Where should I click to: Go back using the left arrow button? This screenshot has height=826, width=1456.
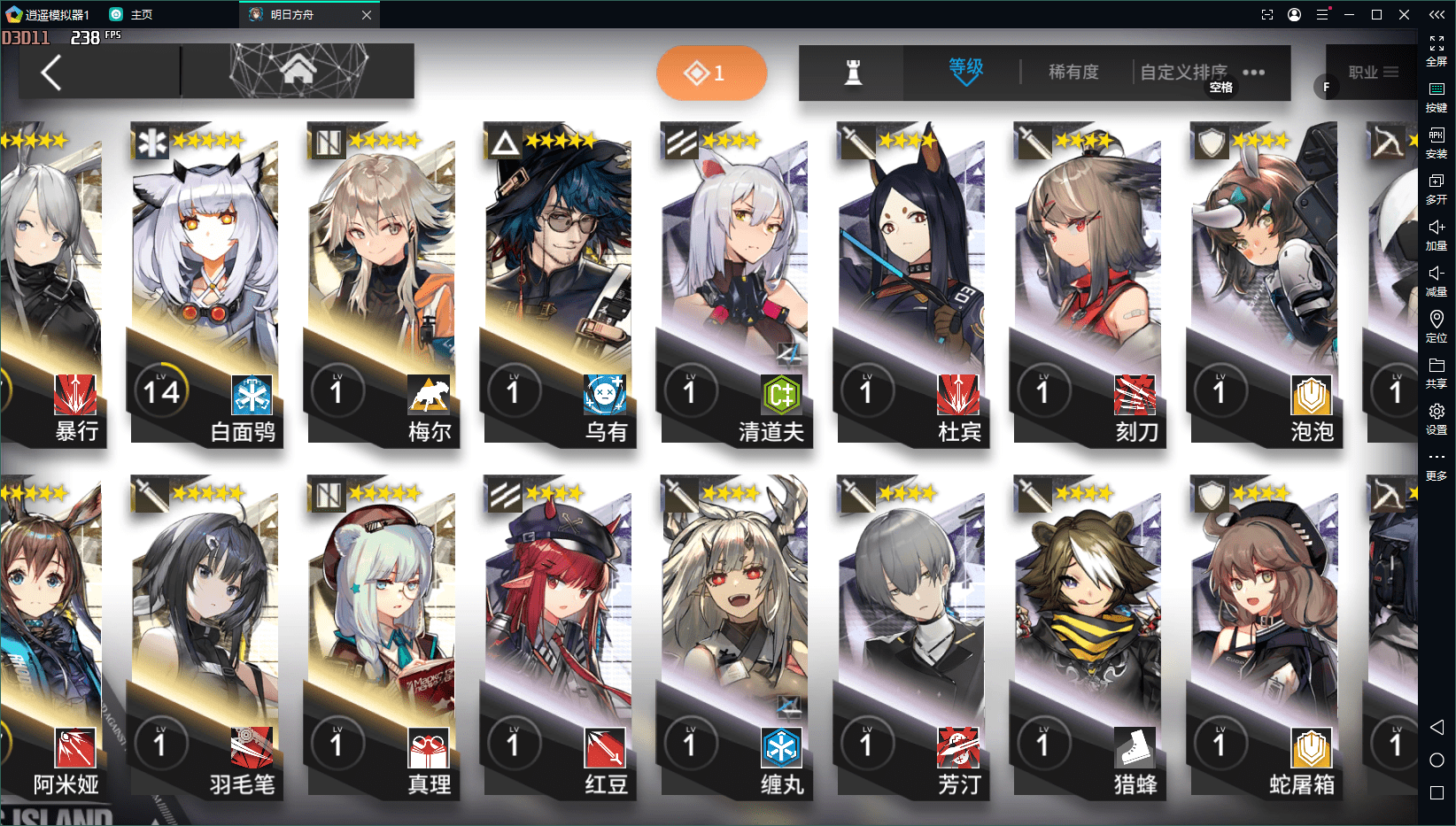pyautogui.click(x=51, y=73)
